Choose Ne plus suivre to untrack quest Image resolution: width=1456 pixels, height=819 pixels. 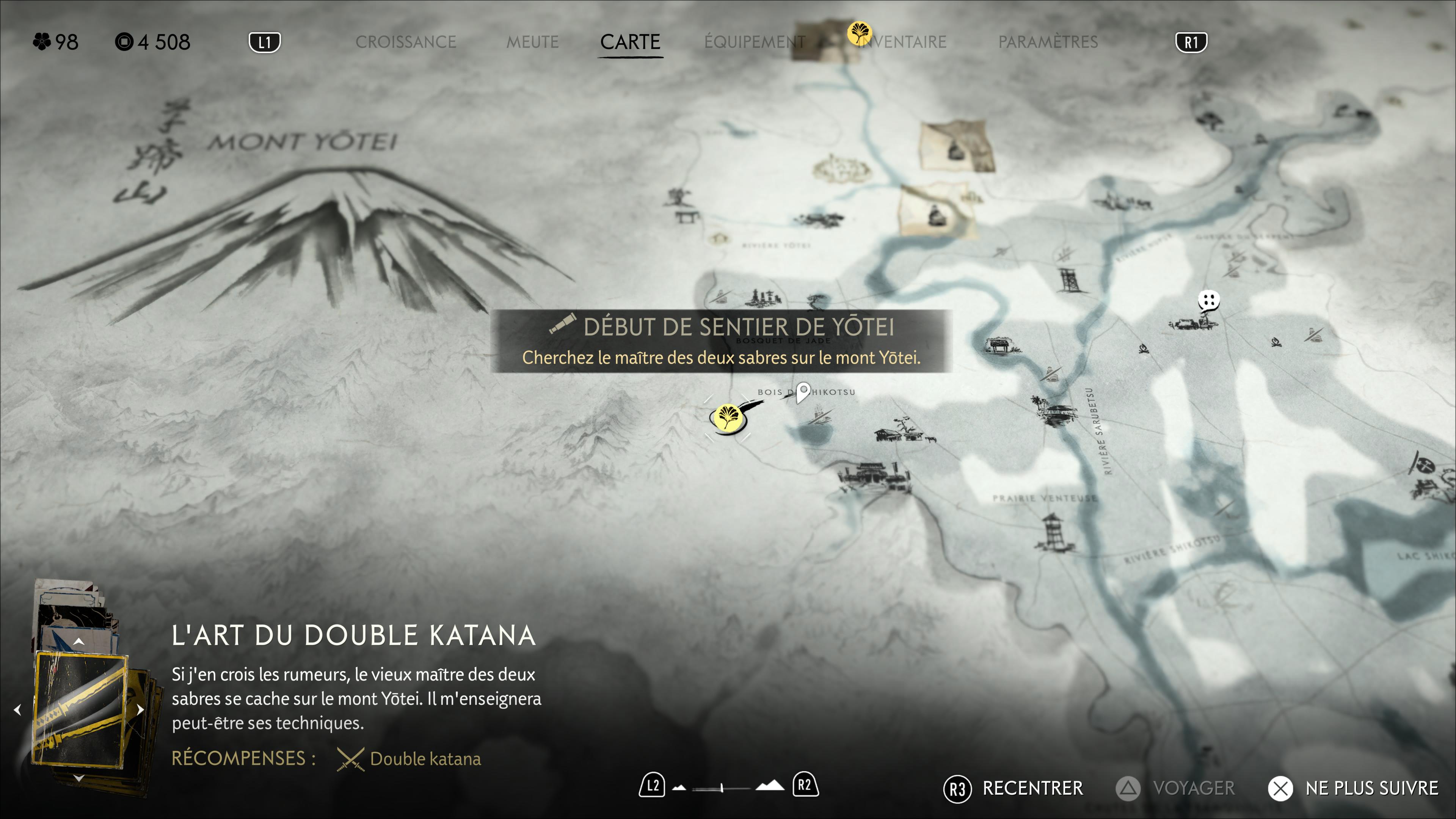(x=1352, y=788)
